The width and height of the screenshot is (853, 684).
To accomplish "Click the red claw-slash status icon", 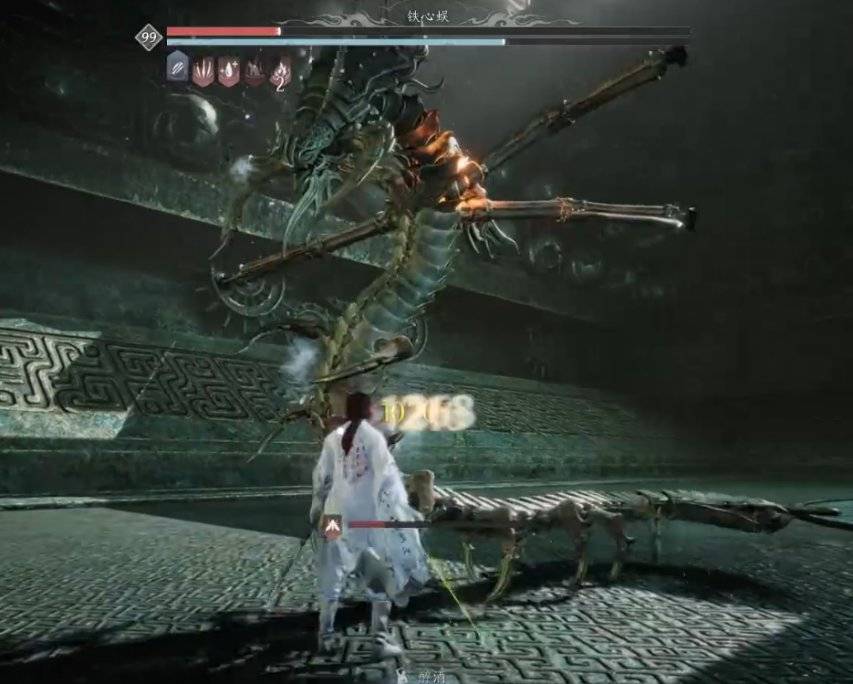I will click(203, 70).
